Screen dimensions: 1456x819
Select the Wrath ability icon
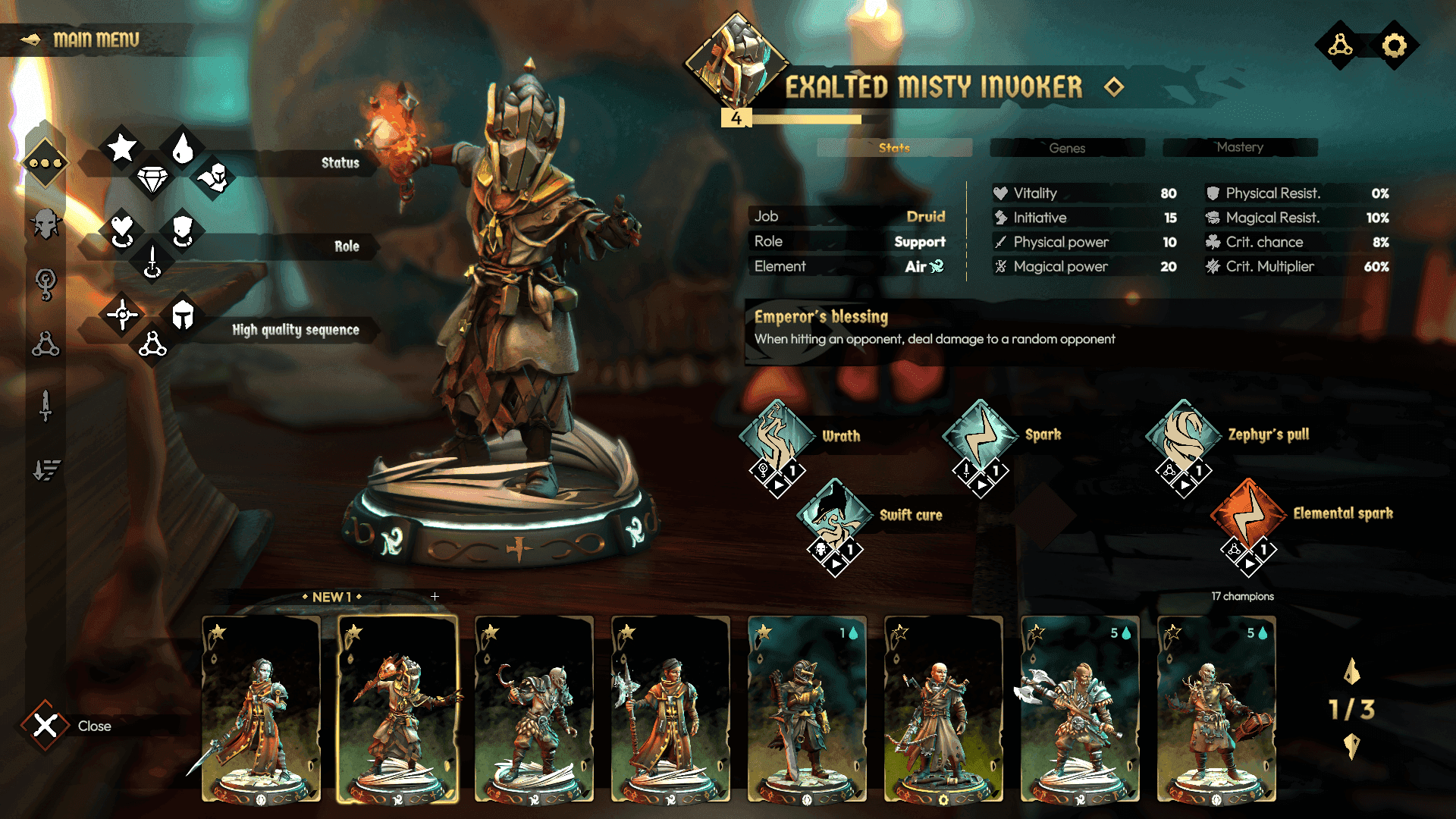point(777,436)
